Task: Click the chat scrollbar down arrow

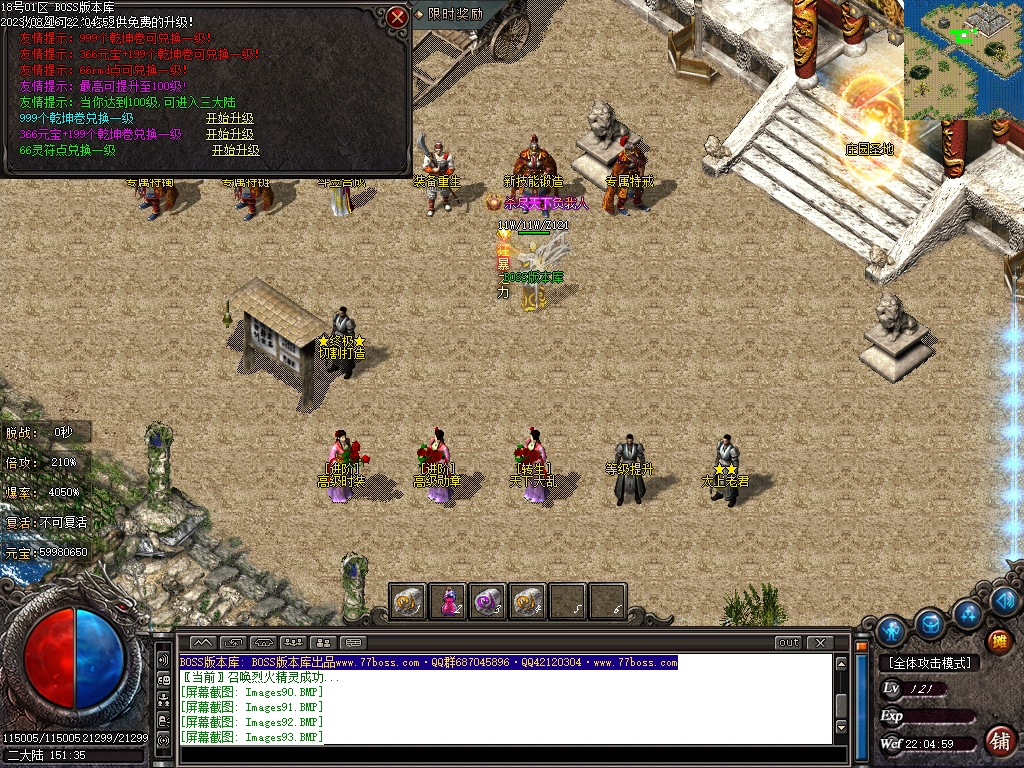Action: 841,727
